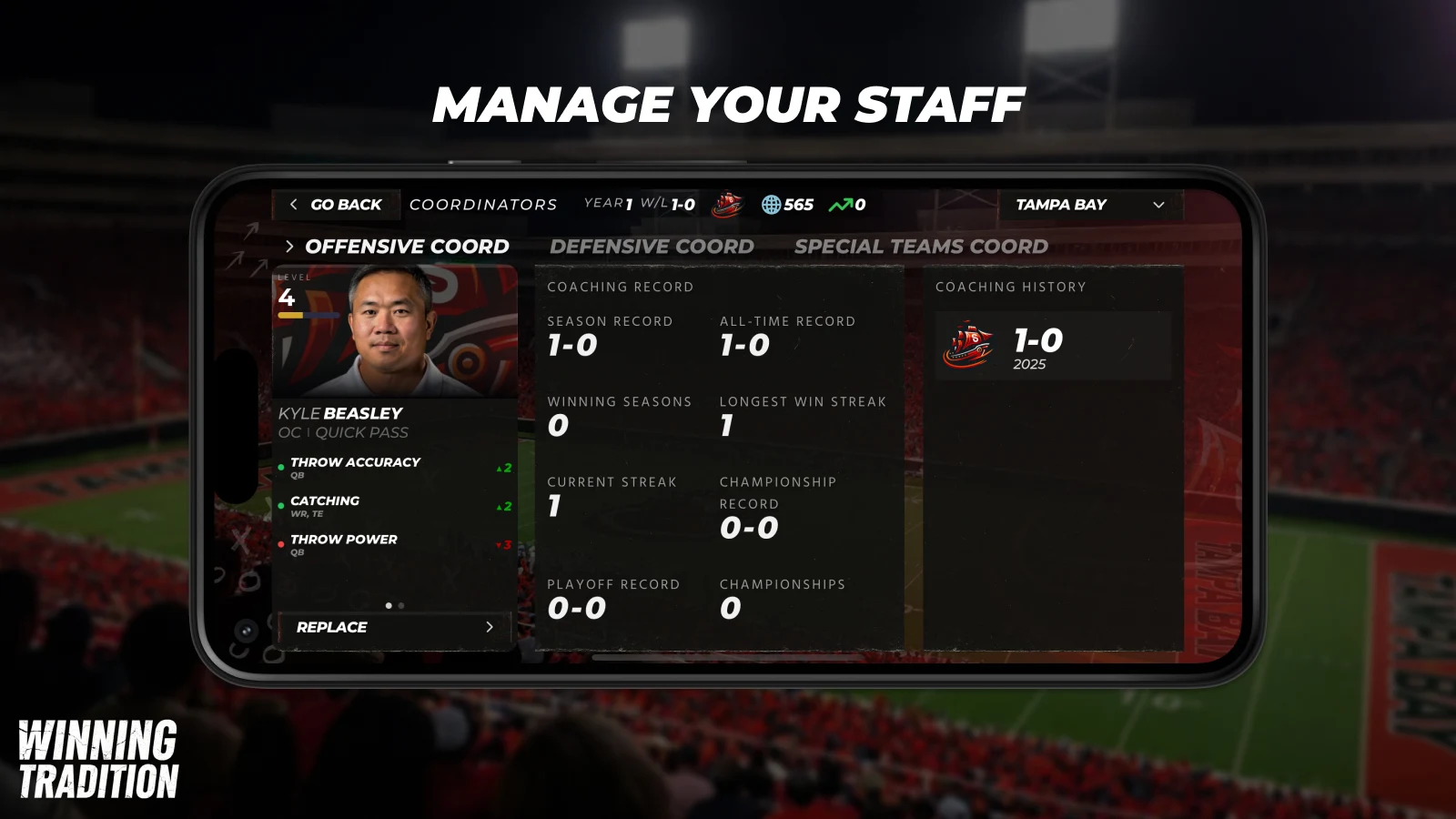Select the Throw Power attribute row

point(395,544)
